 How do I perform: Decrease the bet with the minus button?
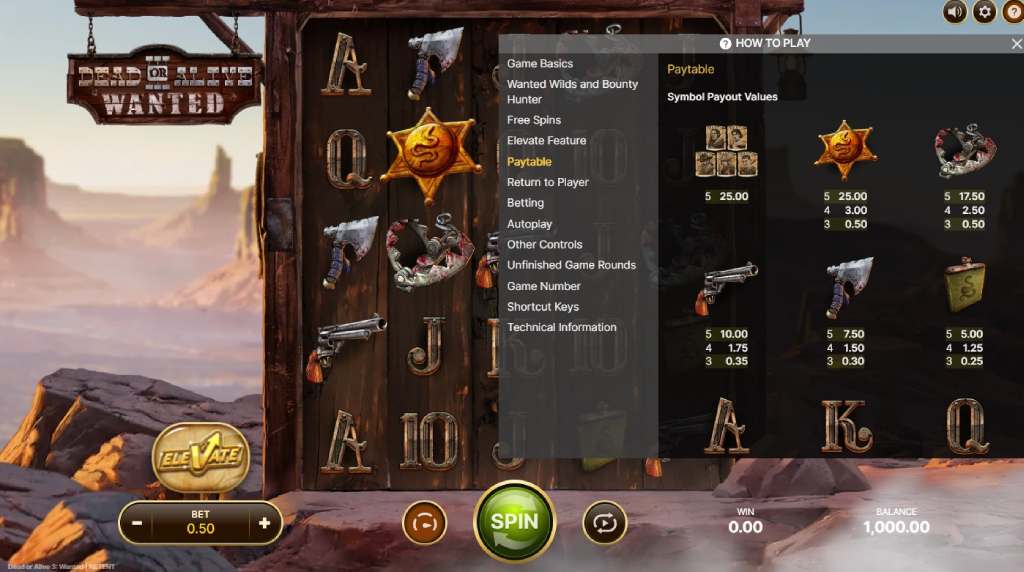(x=137, y=523)
